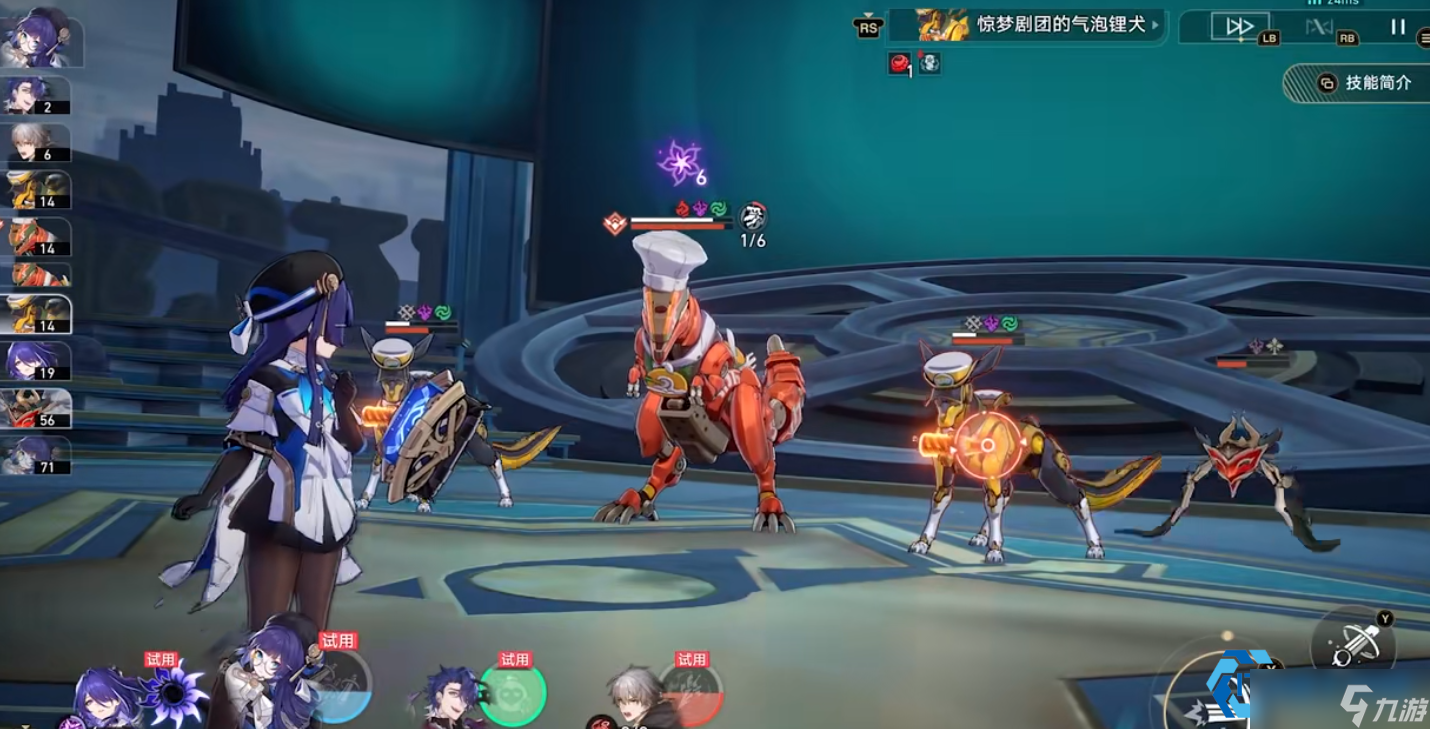Trigger the green ultimate icon of the third ally
The height and width of the screenshot is (729, 1430).
[x=515, y=695]
